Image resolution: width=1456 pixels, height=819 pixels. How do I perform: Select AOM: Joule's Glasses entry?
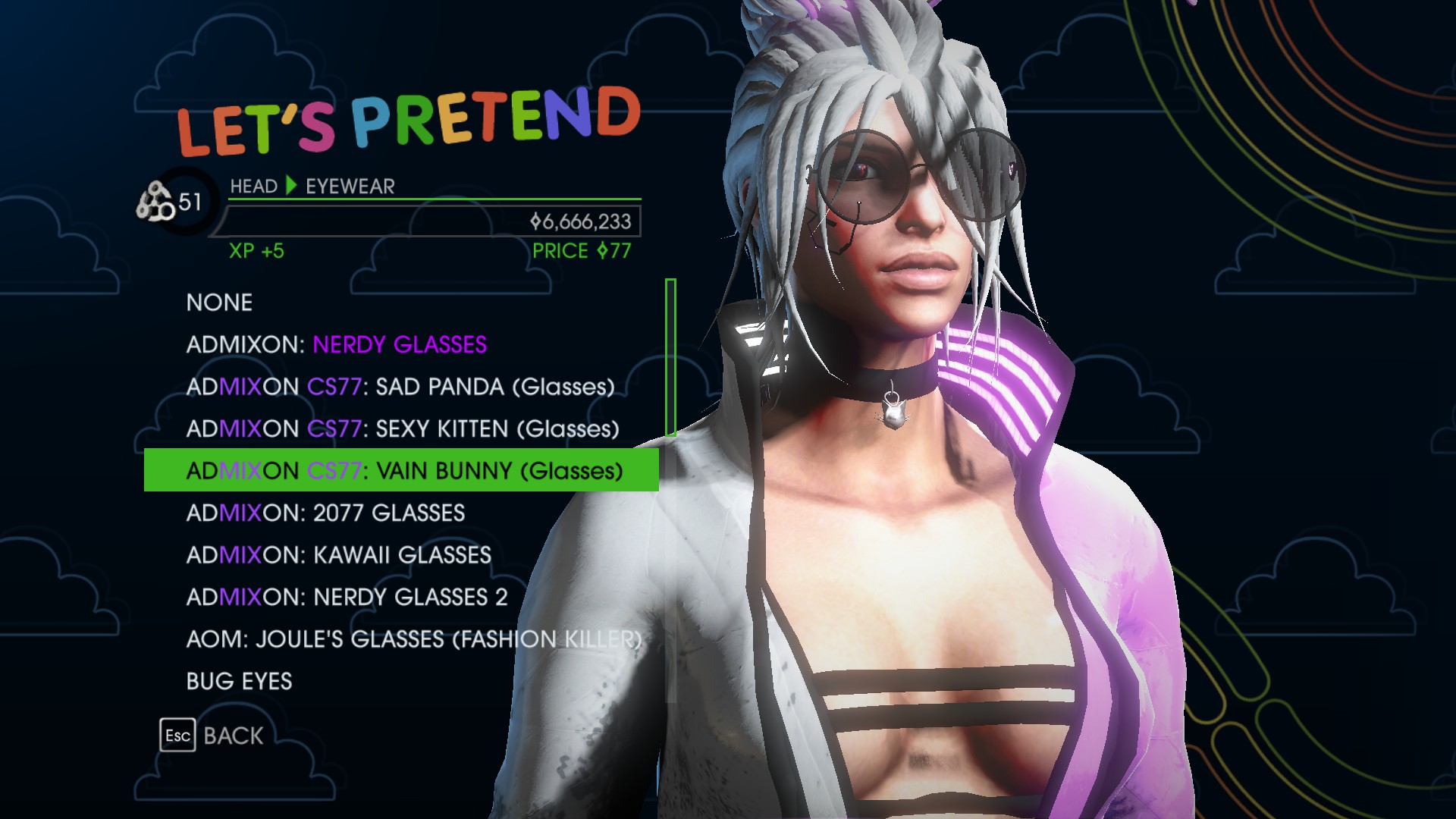pos(413,639)
